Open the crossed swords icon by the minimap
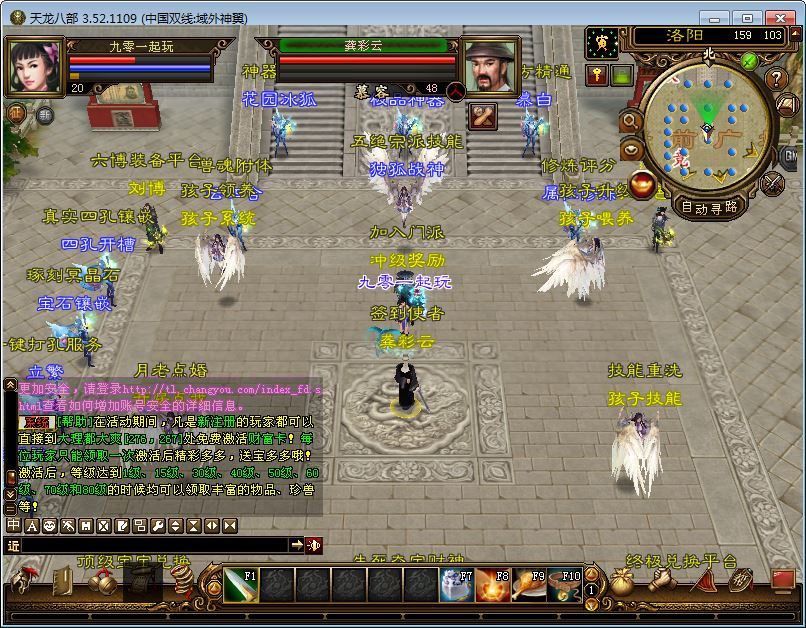Viewport: 806px width, 628px height. [773, 183]
